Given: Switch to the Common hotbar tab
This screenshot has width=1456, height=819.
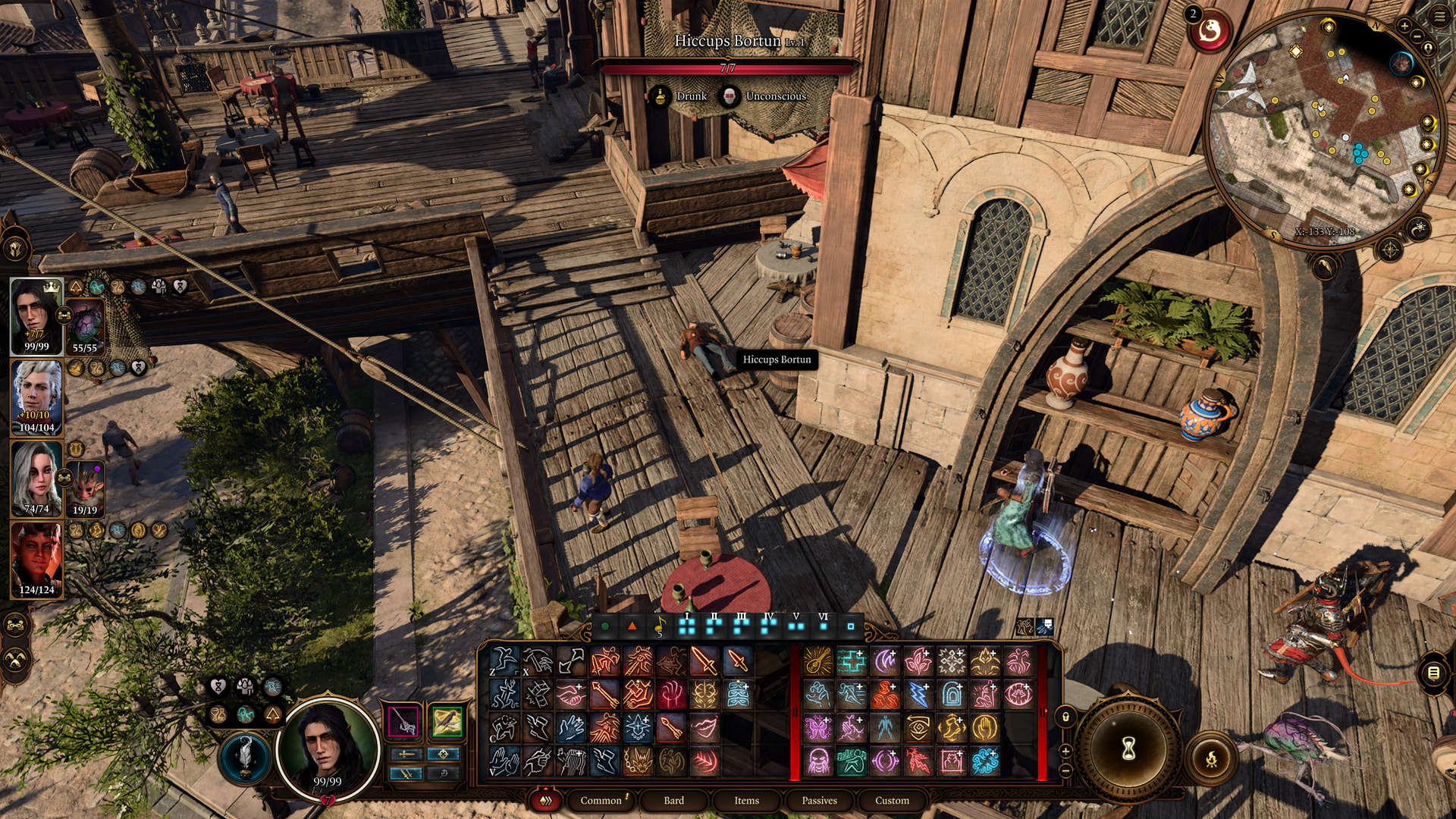Looking at the screenshot, I should click(601, 800).
